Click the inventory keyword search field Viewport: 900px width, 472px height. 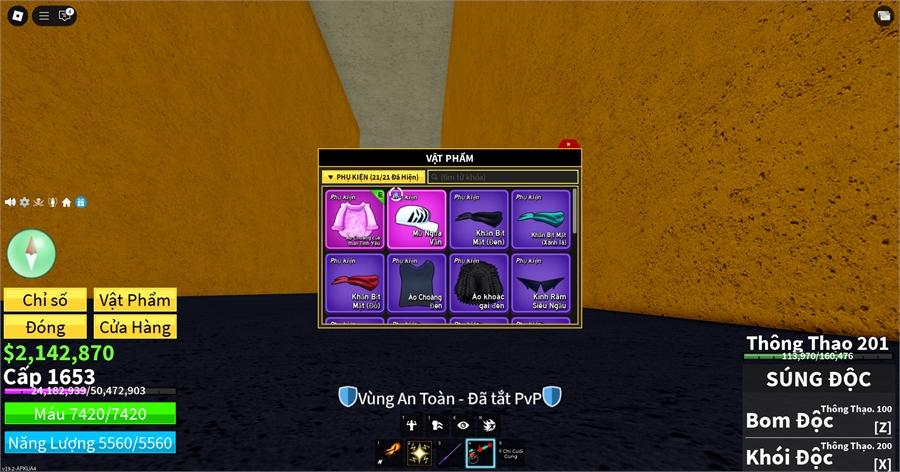pos(503,177)
